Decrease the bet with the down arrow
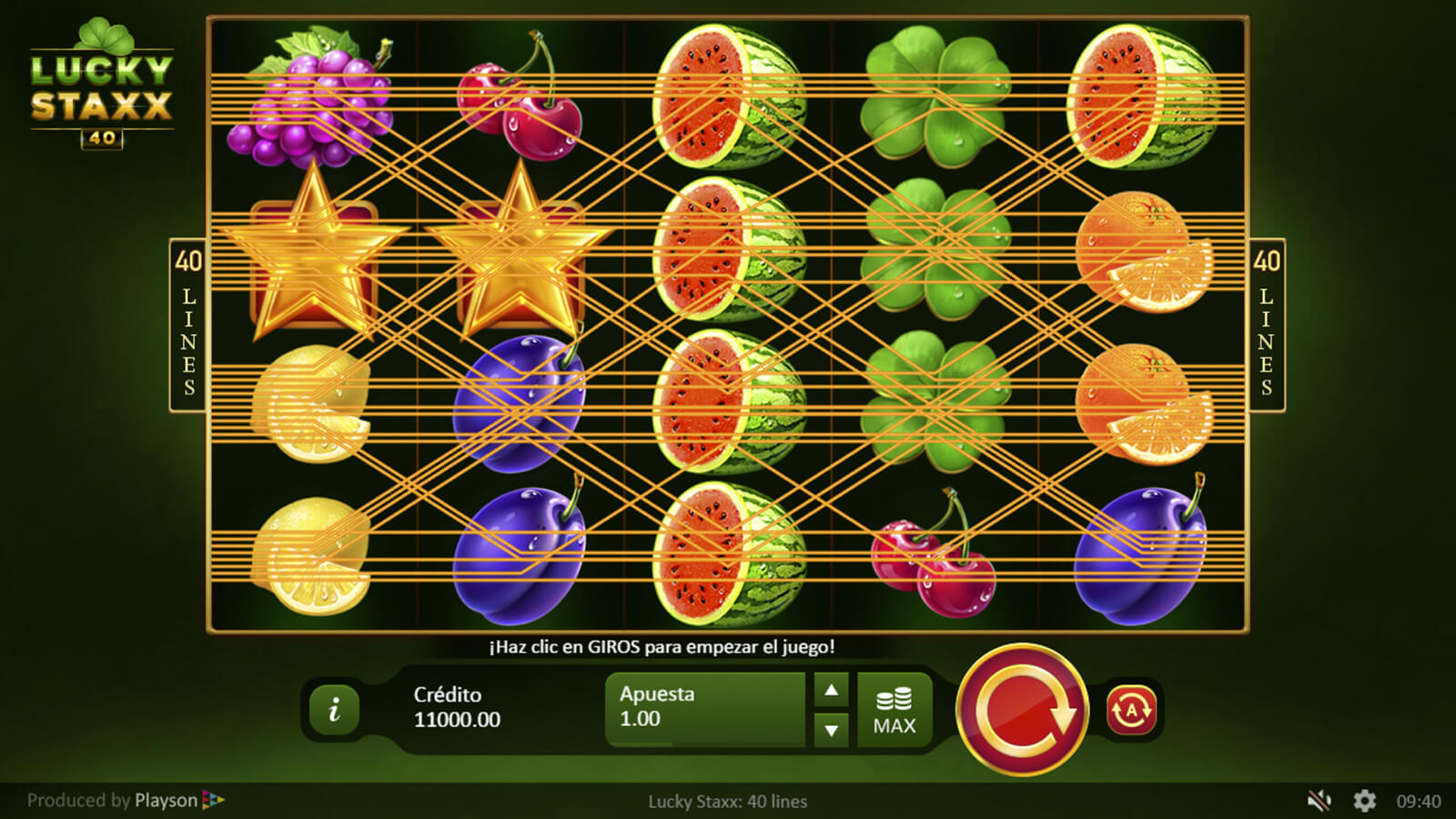 click(x=831, y=730)
